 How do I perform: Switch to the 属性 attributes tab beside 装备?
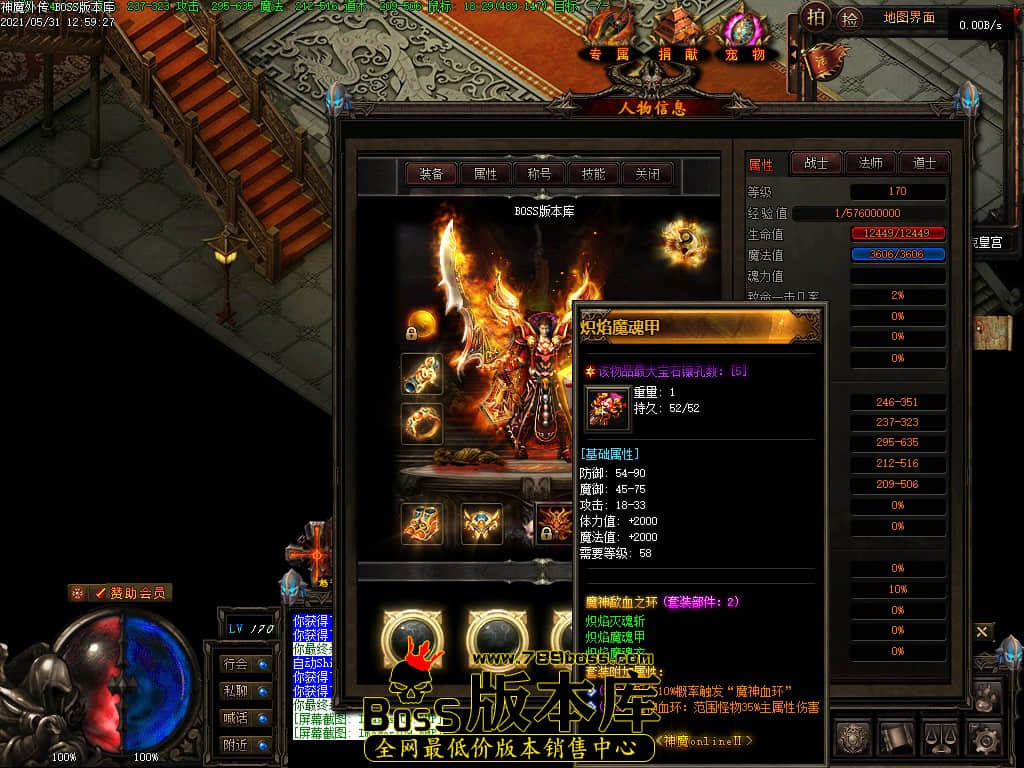pyautogui.click(x=485, y=174)
